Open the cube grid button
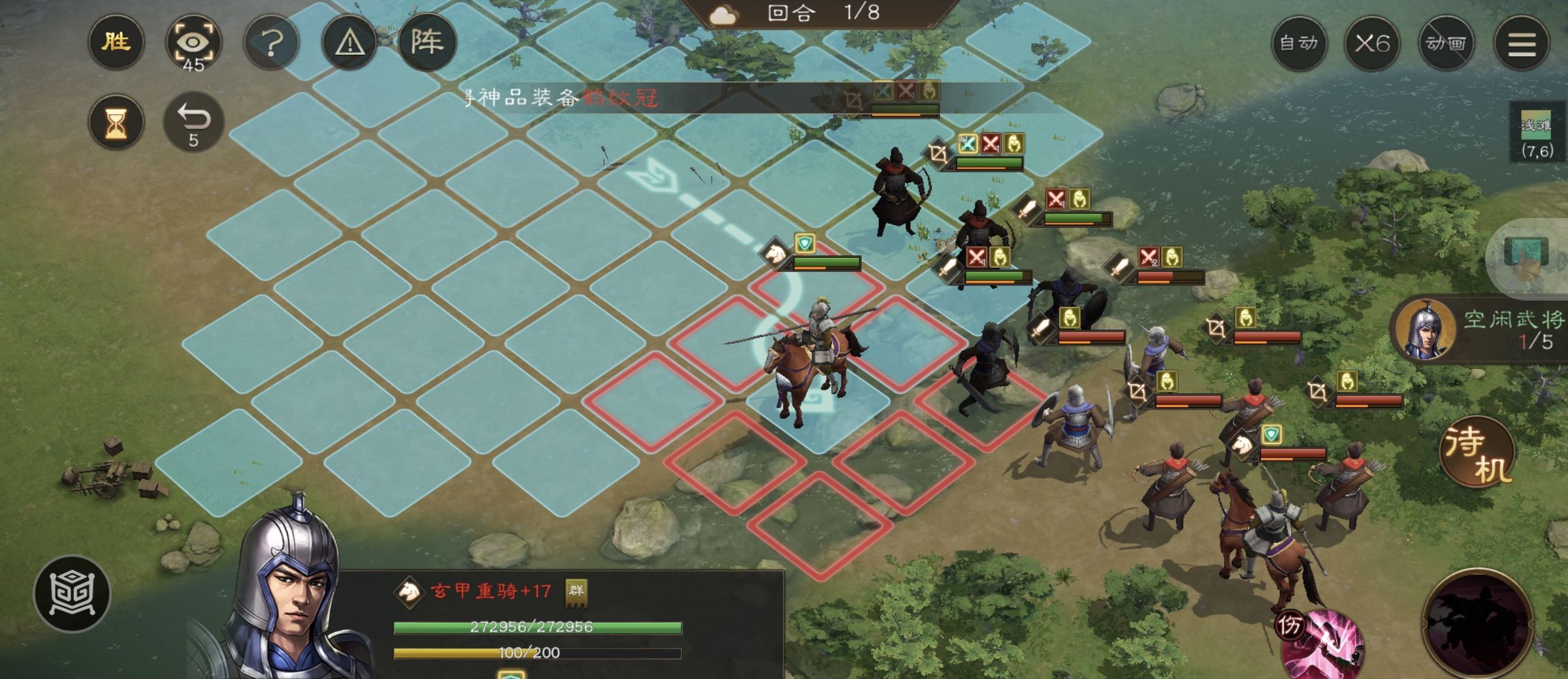This screenshot has height=679, width=1568. (x=73, y=593)
